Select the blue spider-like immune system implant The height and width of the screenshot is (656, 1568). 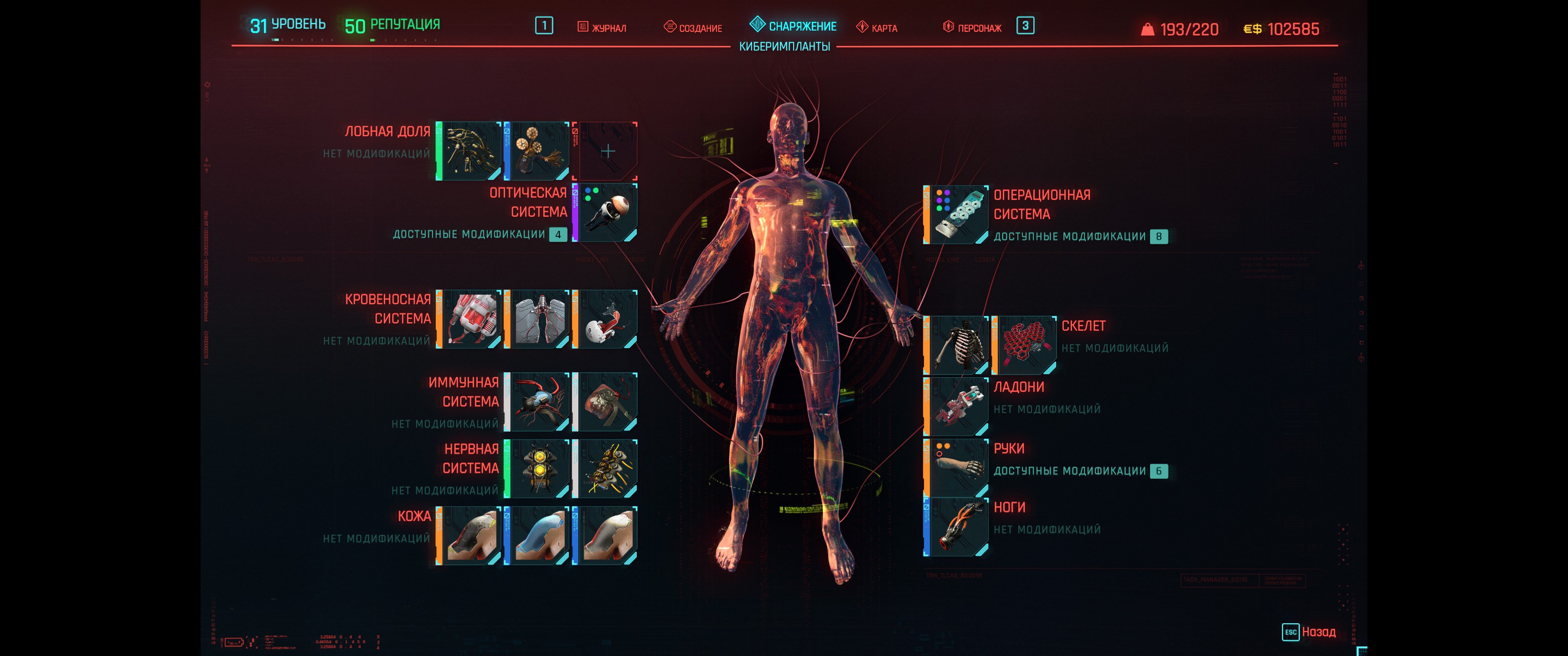(539, 402)
